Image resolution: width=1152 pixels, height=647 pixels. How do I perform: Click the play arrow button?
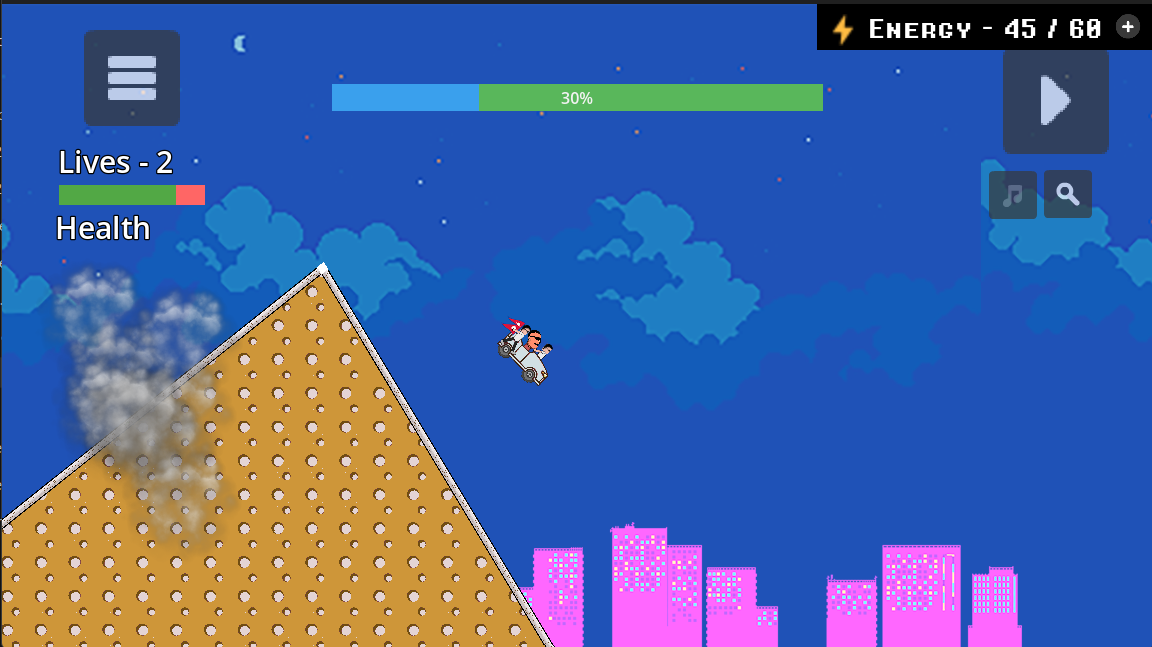(x=1056, y=101)
